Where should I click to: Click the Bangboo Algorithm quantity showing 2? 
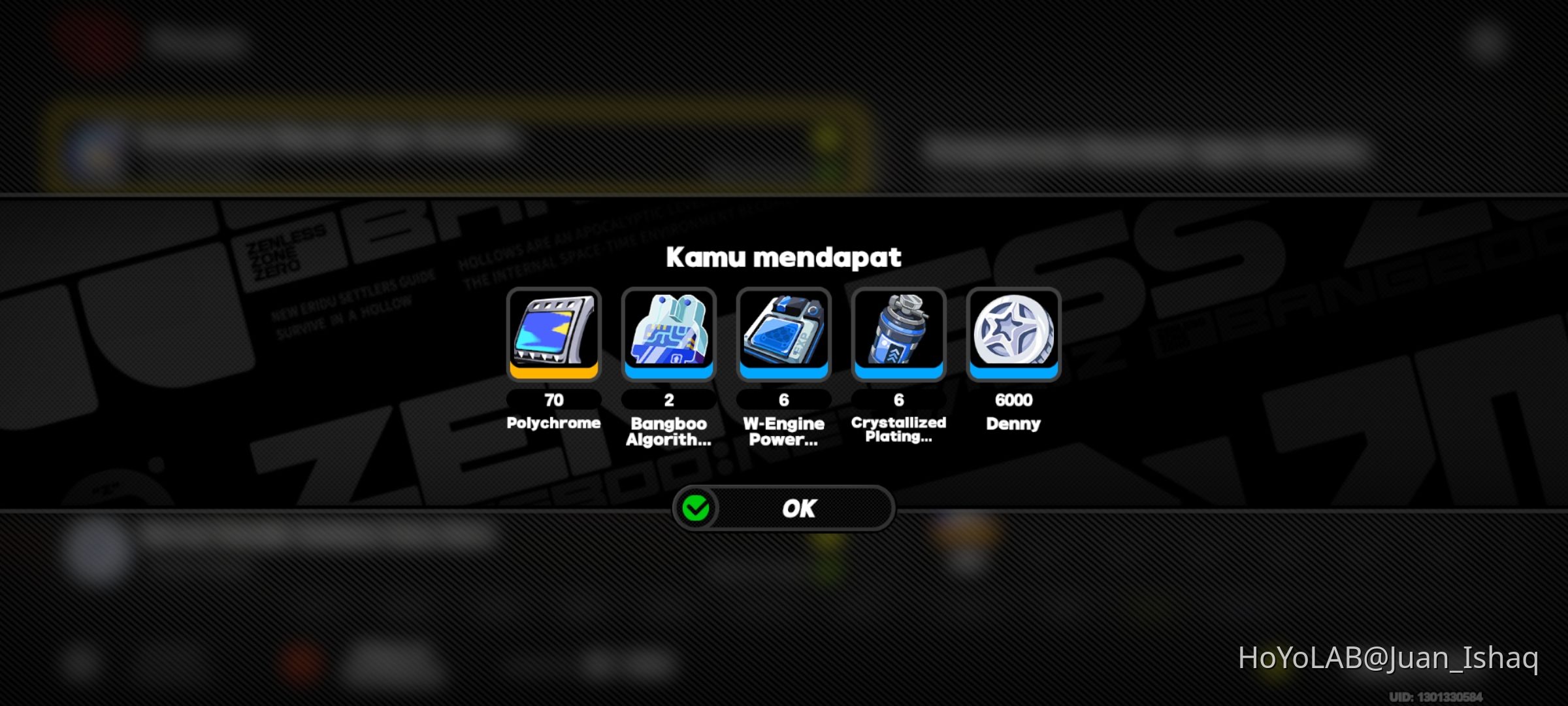(668, 400)
